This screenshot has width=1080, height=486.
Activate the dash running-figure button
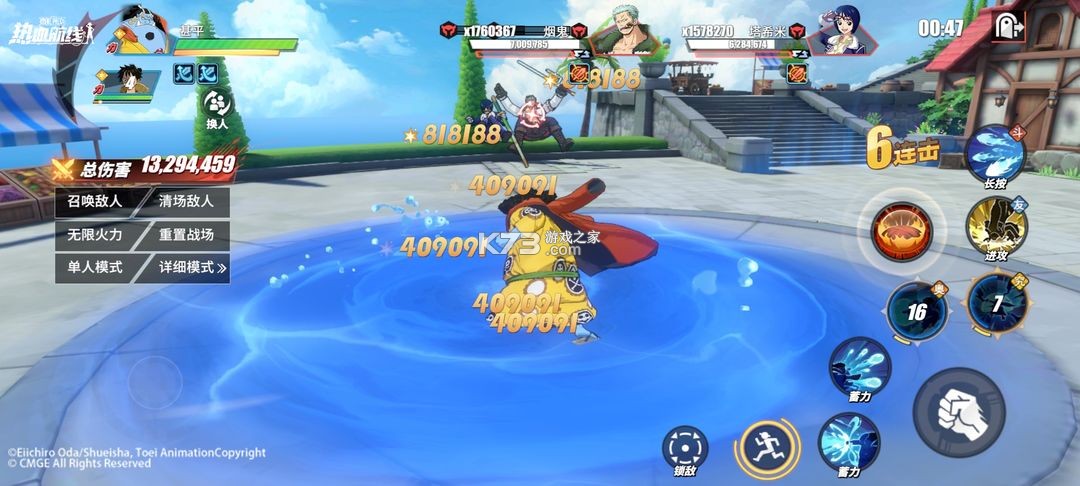[767, 446]
